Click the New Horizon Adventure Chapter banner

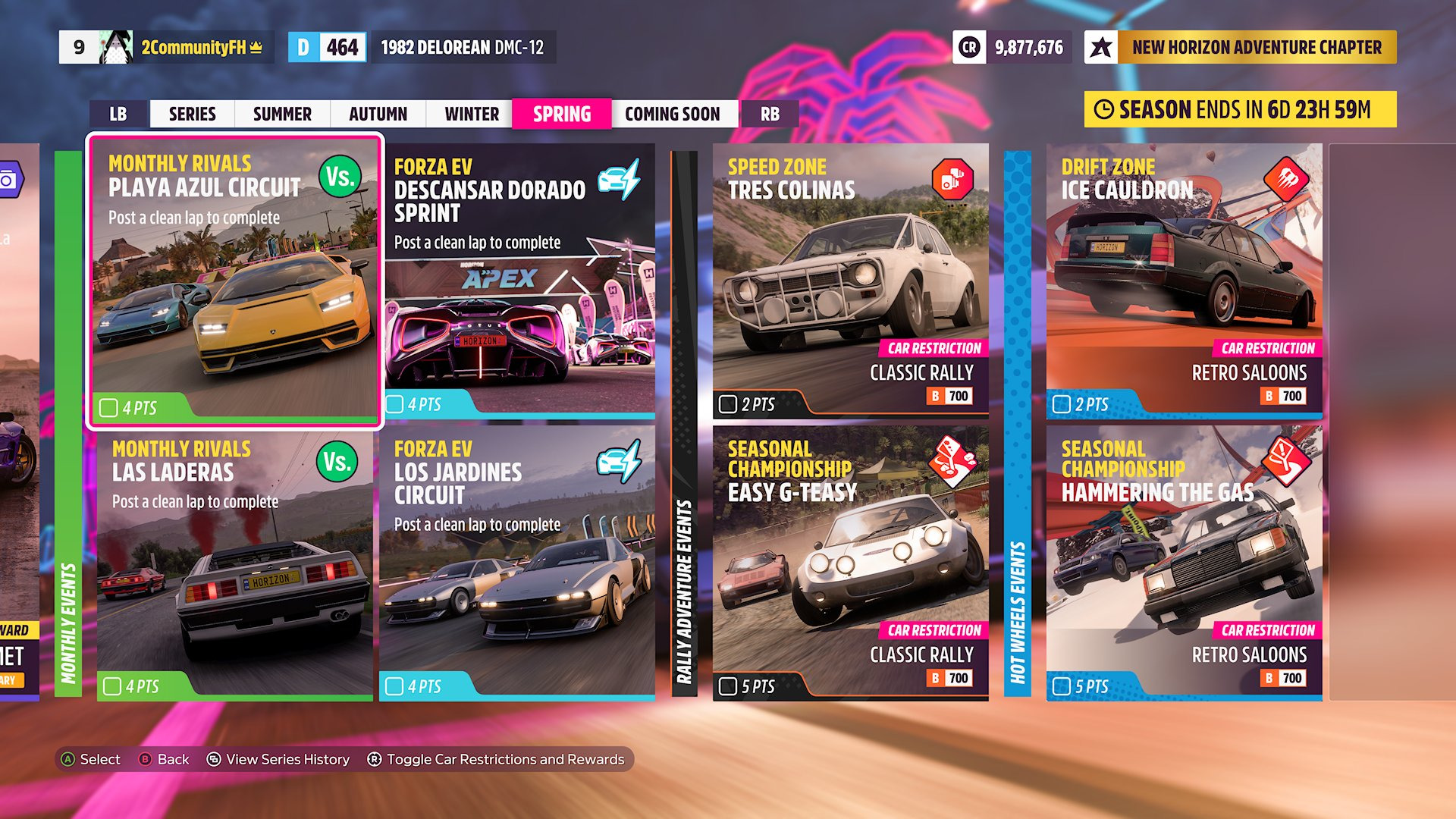[1241, 47]
